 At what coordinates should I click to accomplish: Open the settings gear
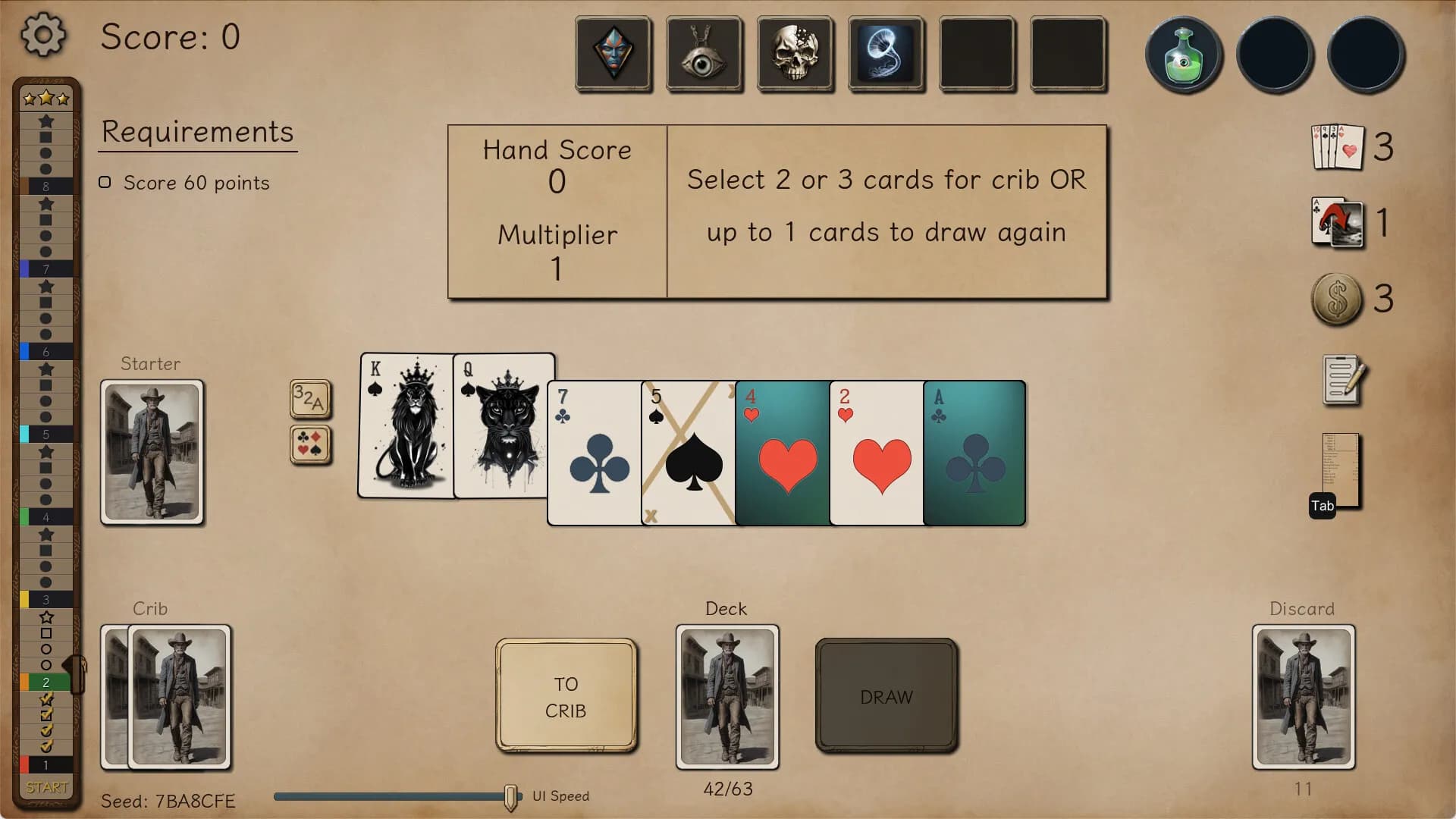click(x=43, y=34)
